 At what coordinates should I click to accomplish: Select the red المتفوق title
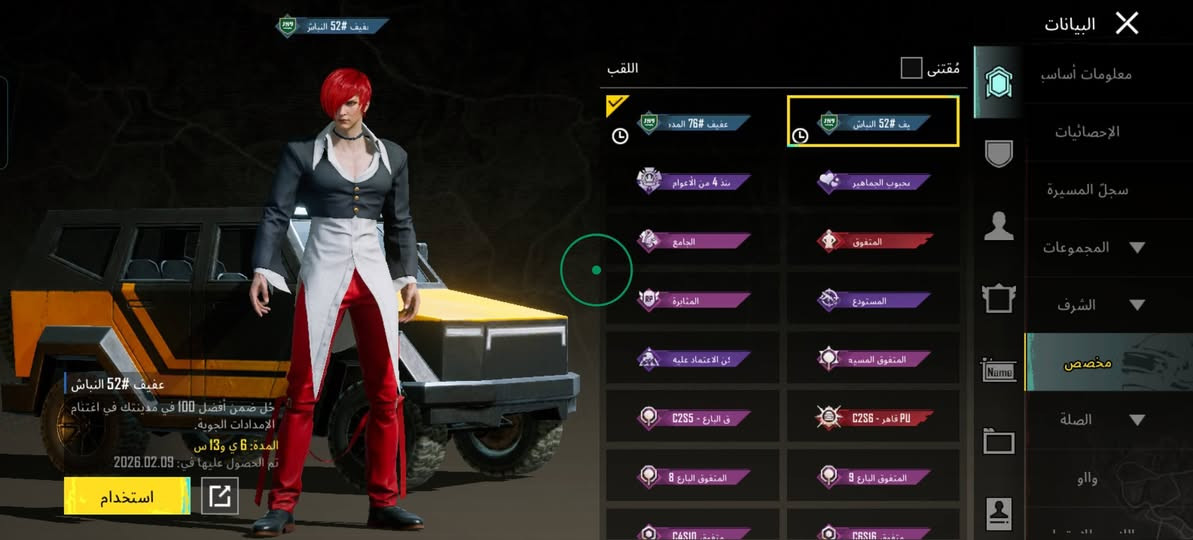(873, 241)
